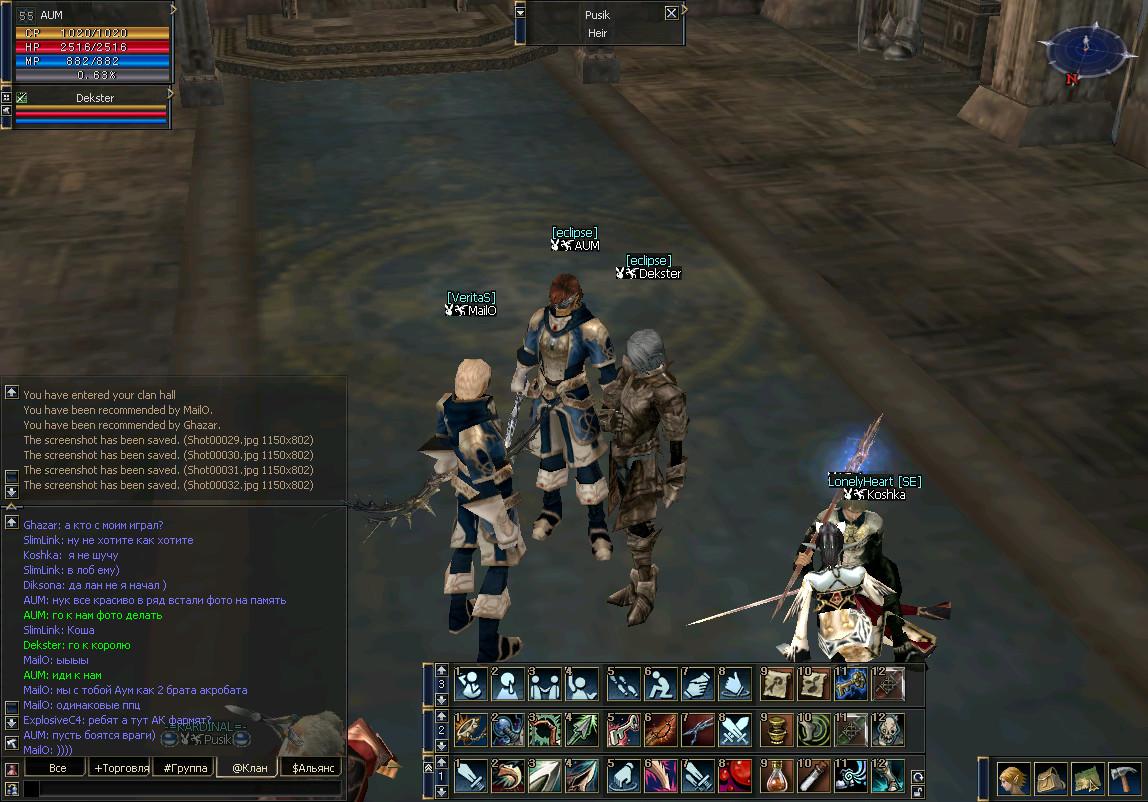Use the golden key item on the top bar

coord(851,684)
